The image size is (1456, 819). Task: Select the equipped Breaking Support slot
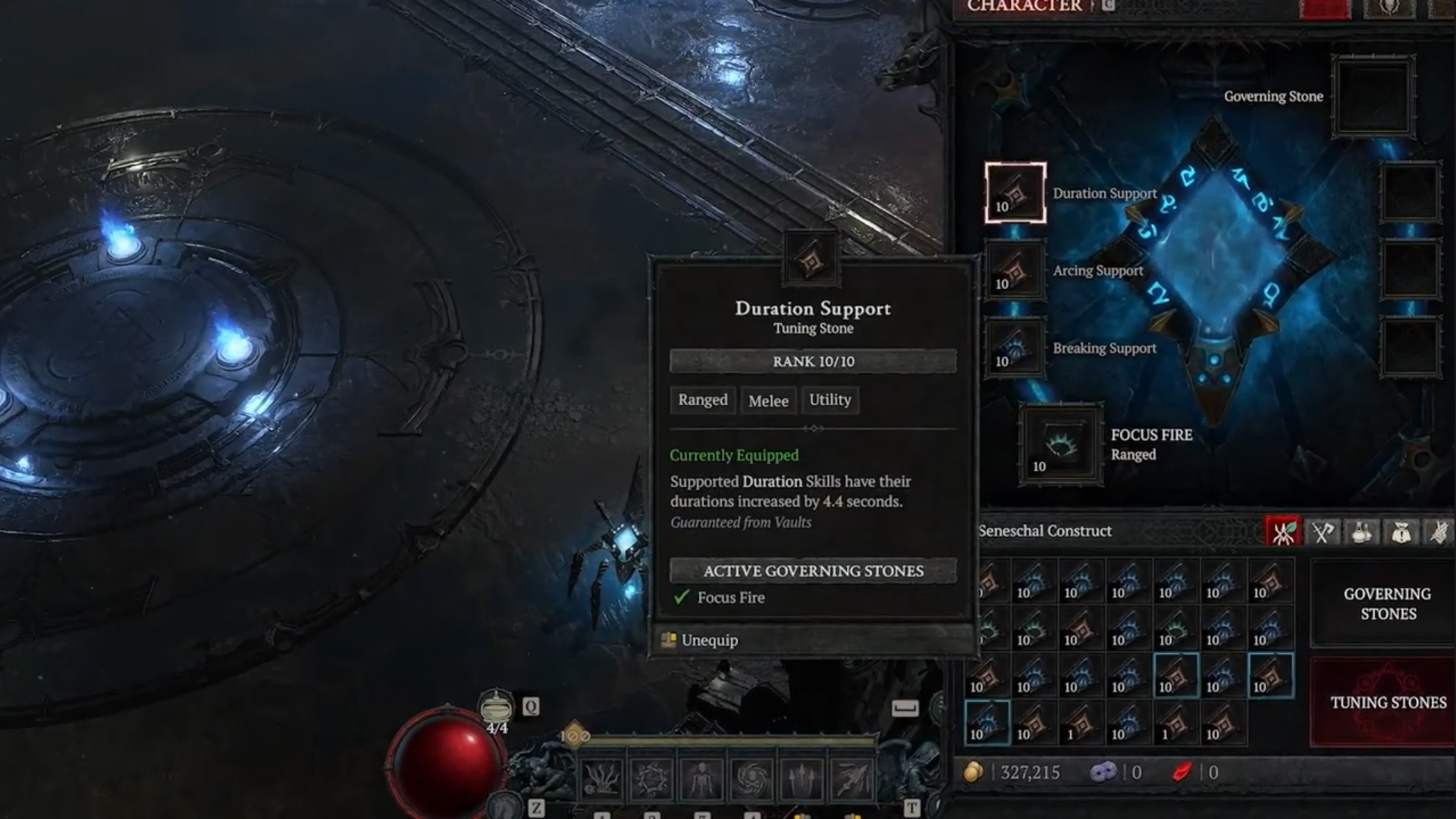tap(1015, 348)
